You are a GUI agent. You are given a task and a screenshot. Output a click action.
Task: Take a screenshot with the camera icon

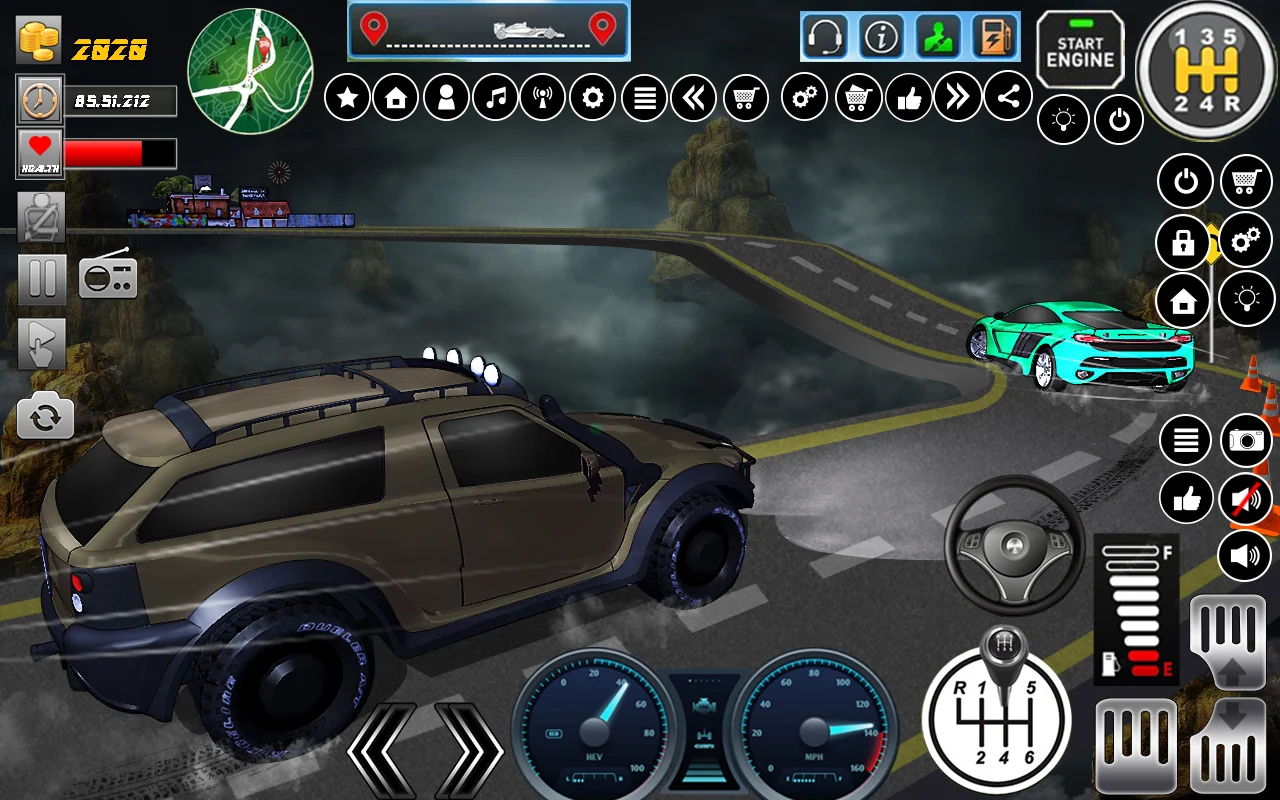coord(1246,440)
